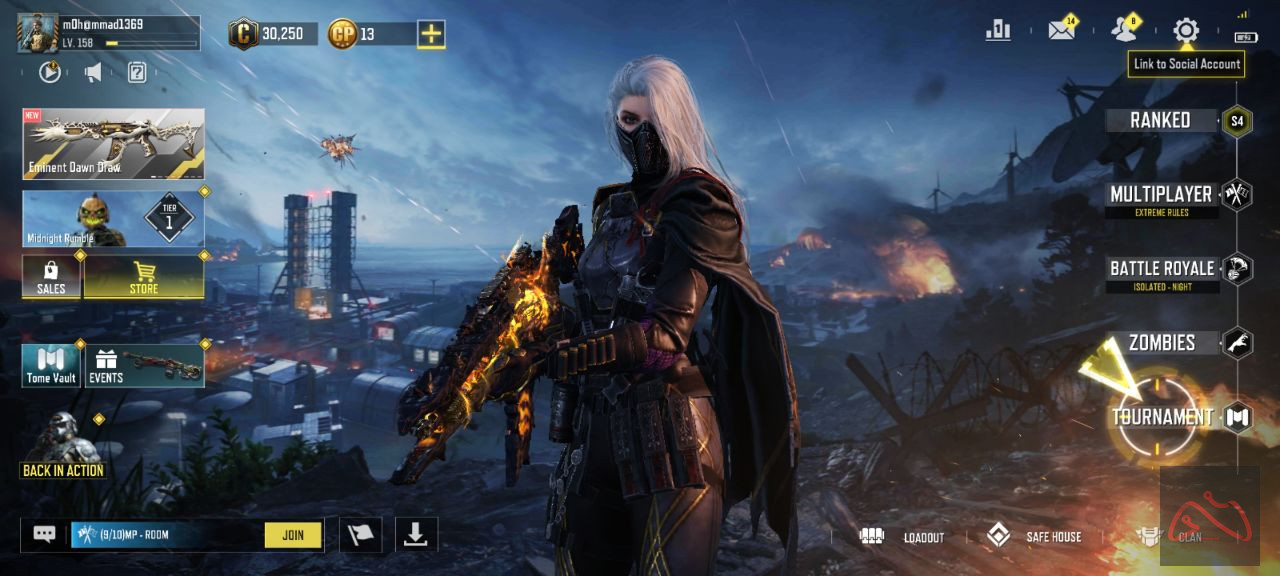Open the m0h@mmad1369 player profile

(x=39, y=32)
